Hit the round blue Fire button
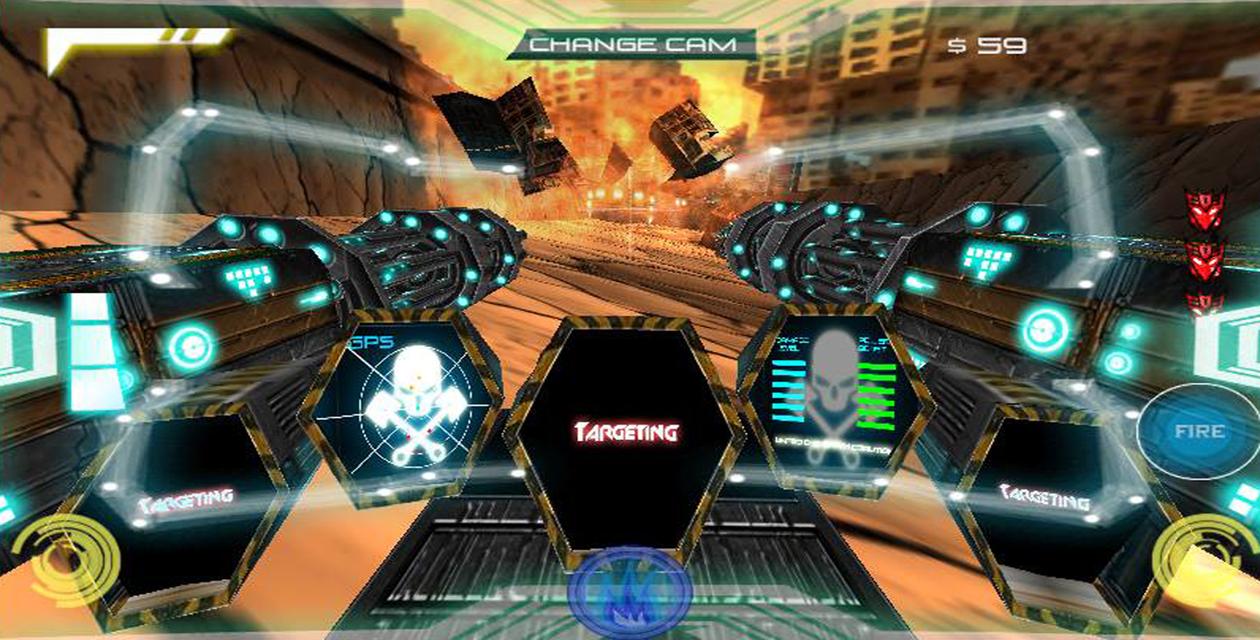The width and height of the screenshot is (1260, 640). (x=1197, y=432)
